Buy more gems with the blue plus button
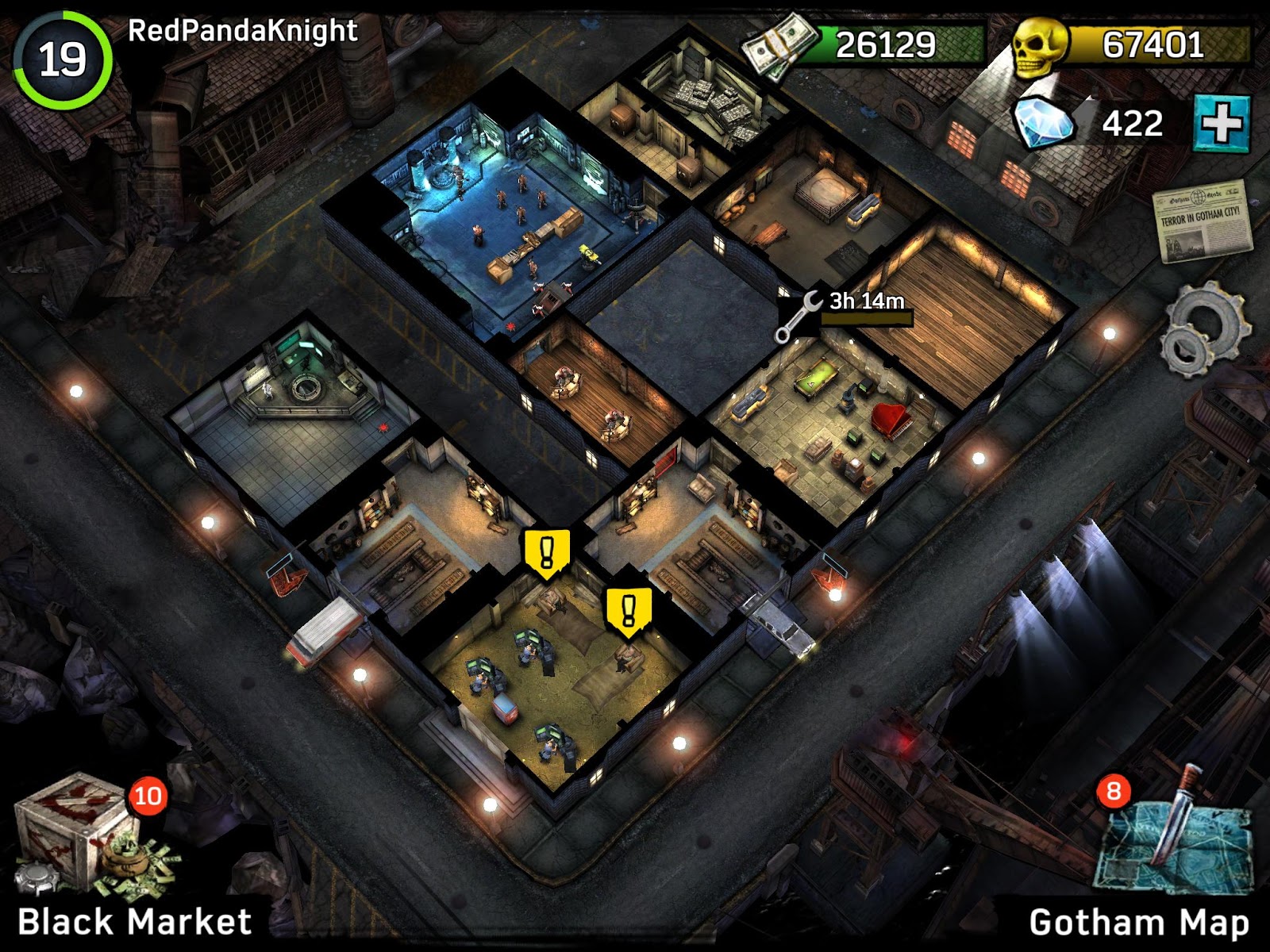This screenshot has height=952, width=1270. coord(1222,123)
